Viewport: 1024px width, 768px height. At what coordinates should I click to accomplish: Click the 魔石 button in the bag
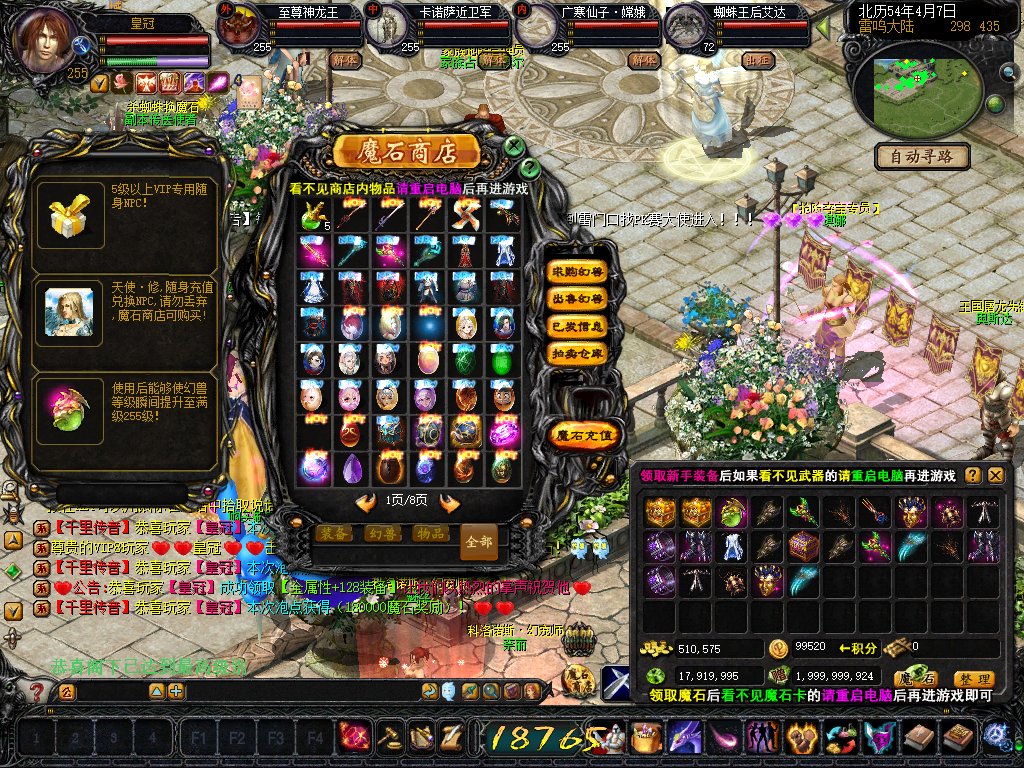point(915,678)
